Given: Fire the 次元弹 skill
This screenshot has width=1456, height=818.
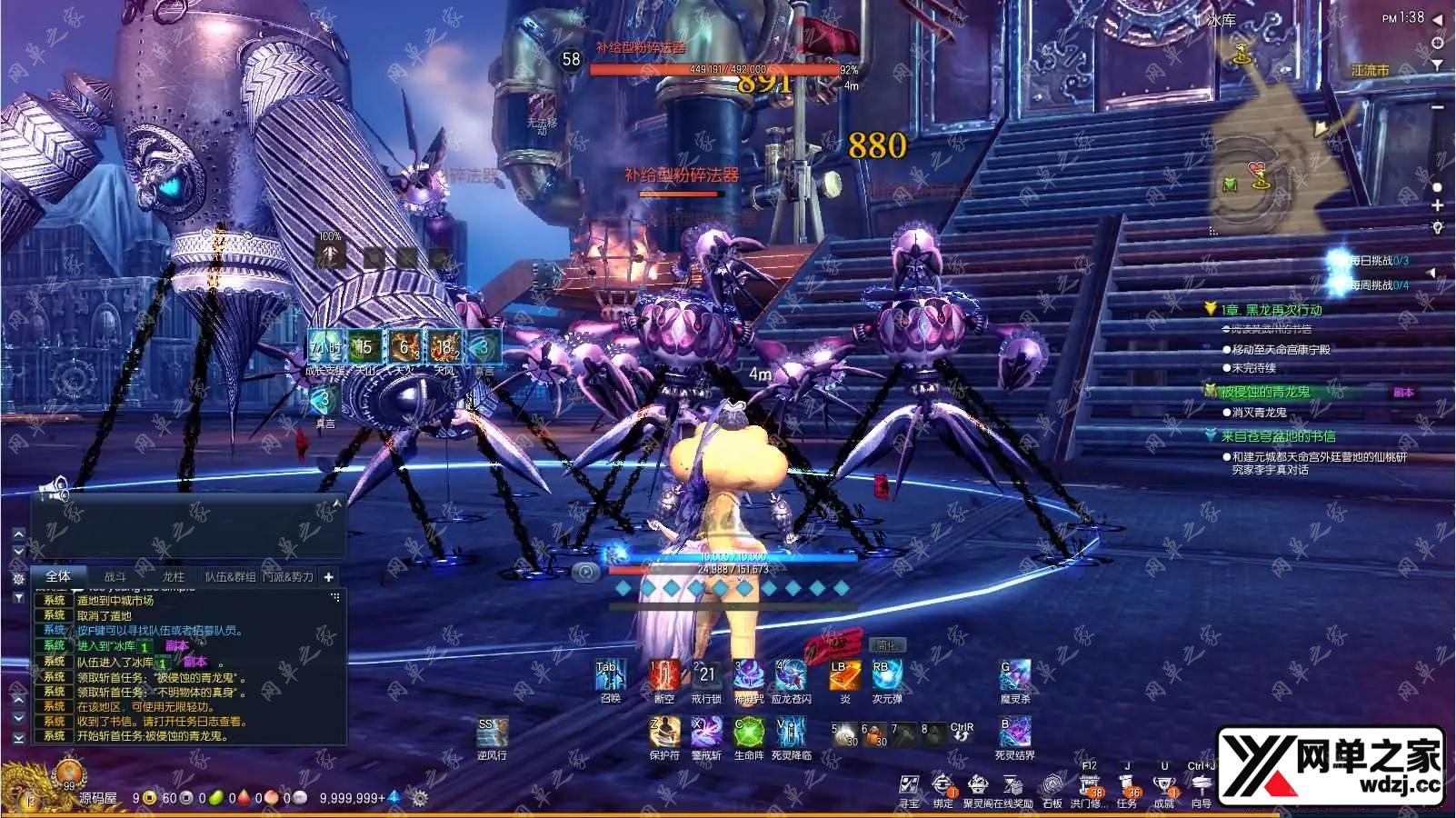Looking at the screenshot, I should [x=887, y=677].
